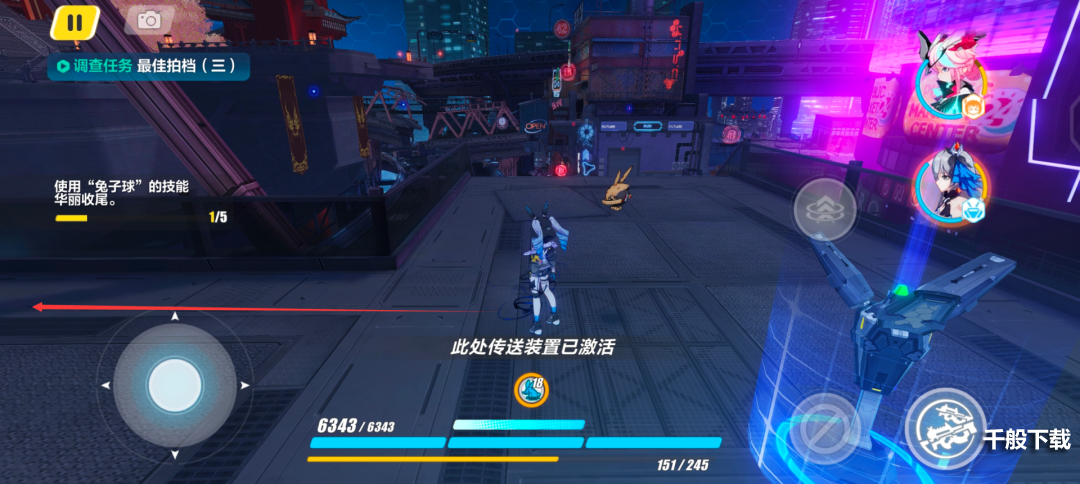
Task: Tap the chevron jump button
Action: click(824, 210)
